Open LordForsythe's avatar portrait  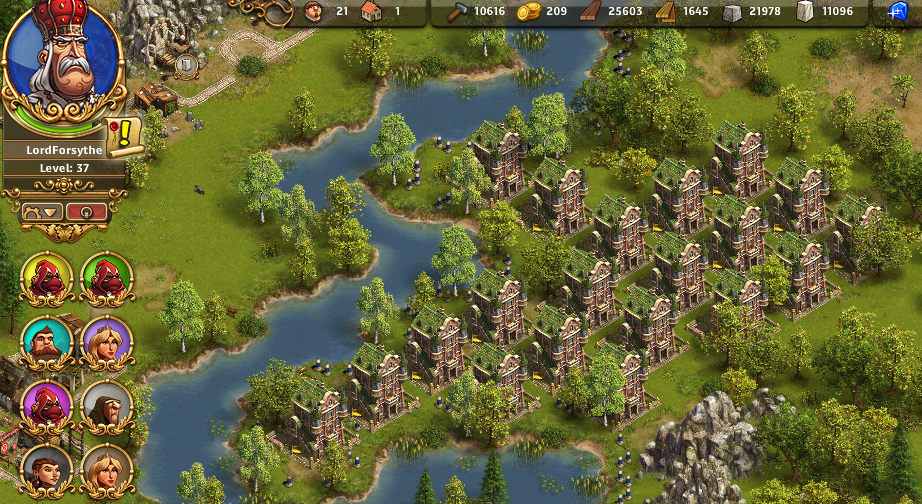point(62,60)
